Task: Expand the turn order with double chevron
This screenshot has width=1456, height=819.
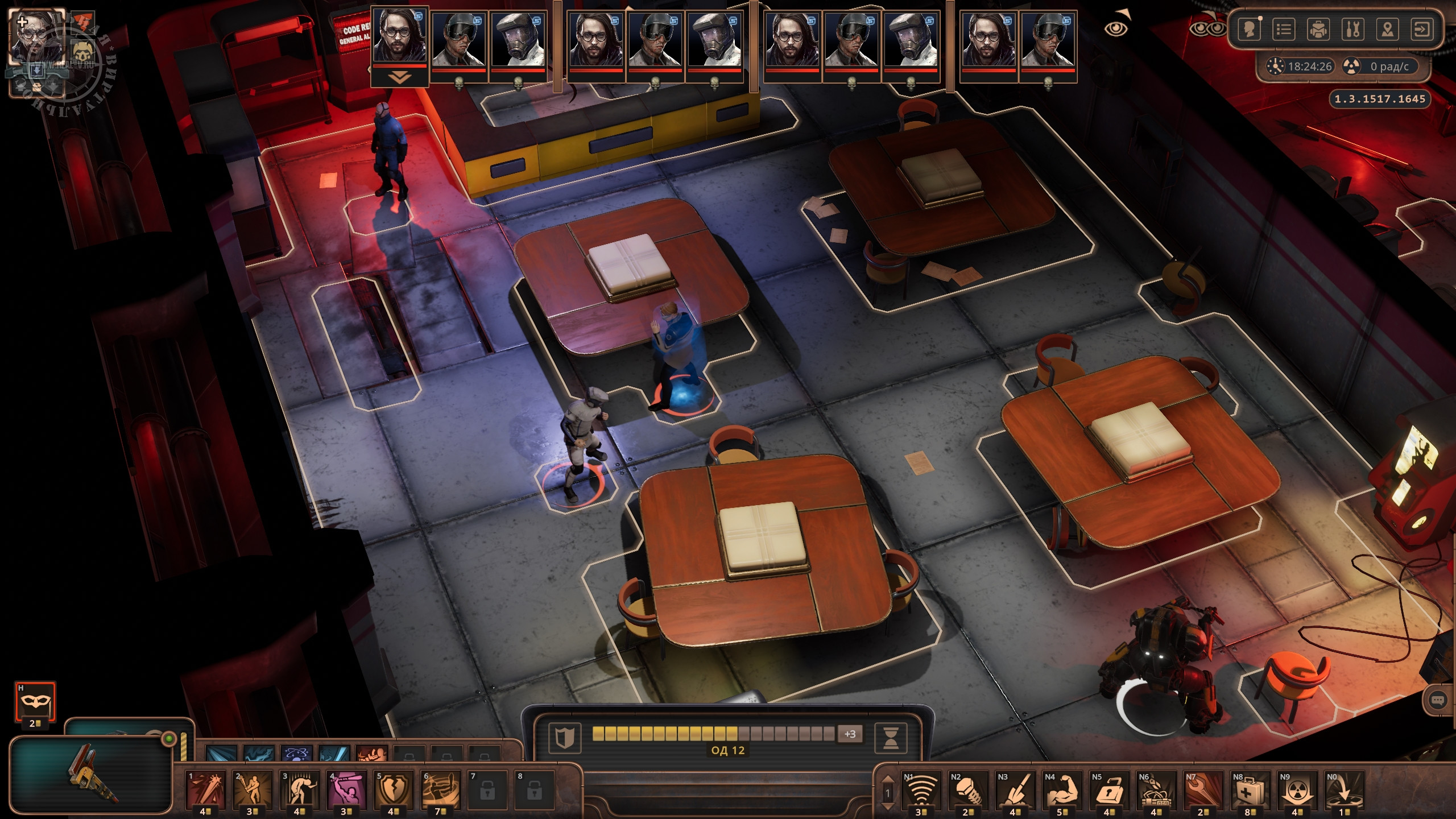Action: (x=399, y=78)
